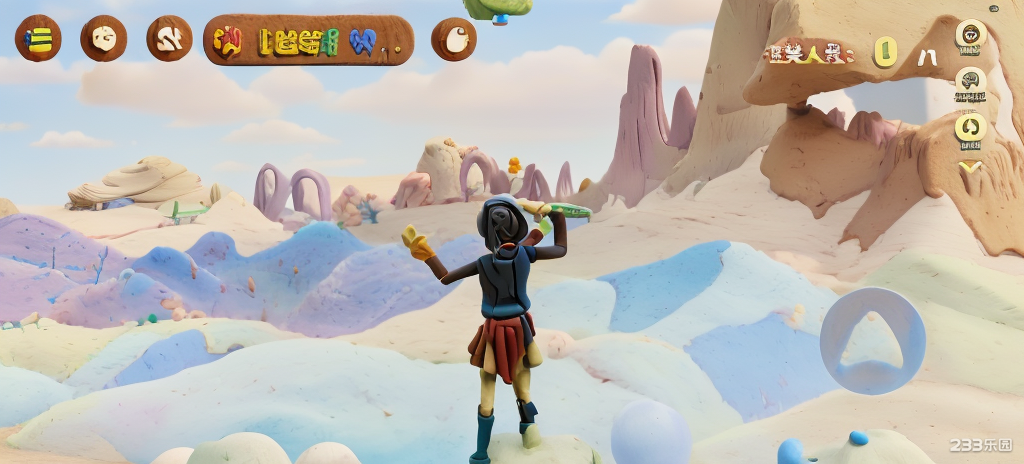The image size is (1024, 464).
Task: Activate the yellow round icon with white symbol
Action: [970, 127]
